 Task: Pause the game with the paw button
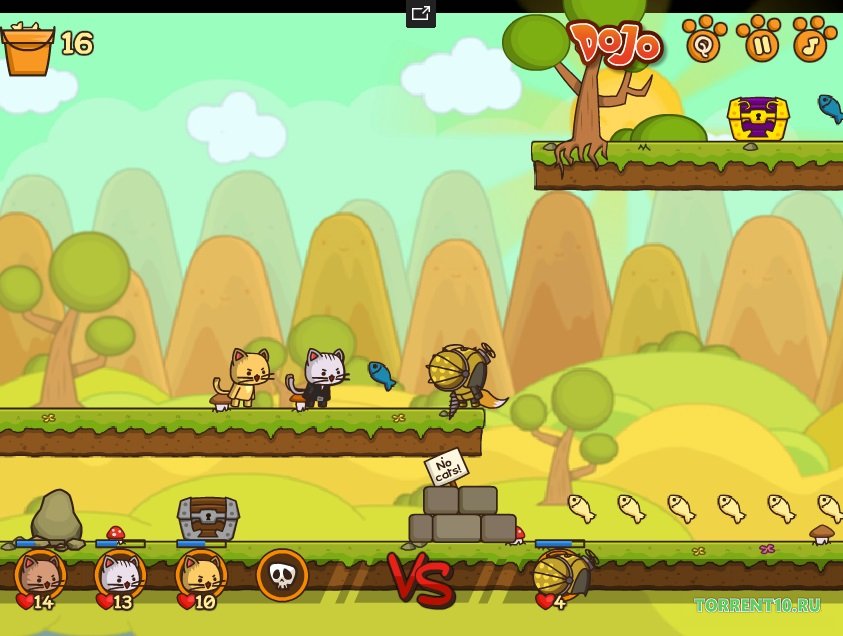(761, 41)
